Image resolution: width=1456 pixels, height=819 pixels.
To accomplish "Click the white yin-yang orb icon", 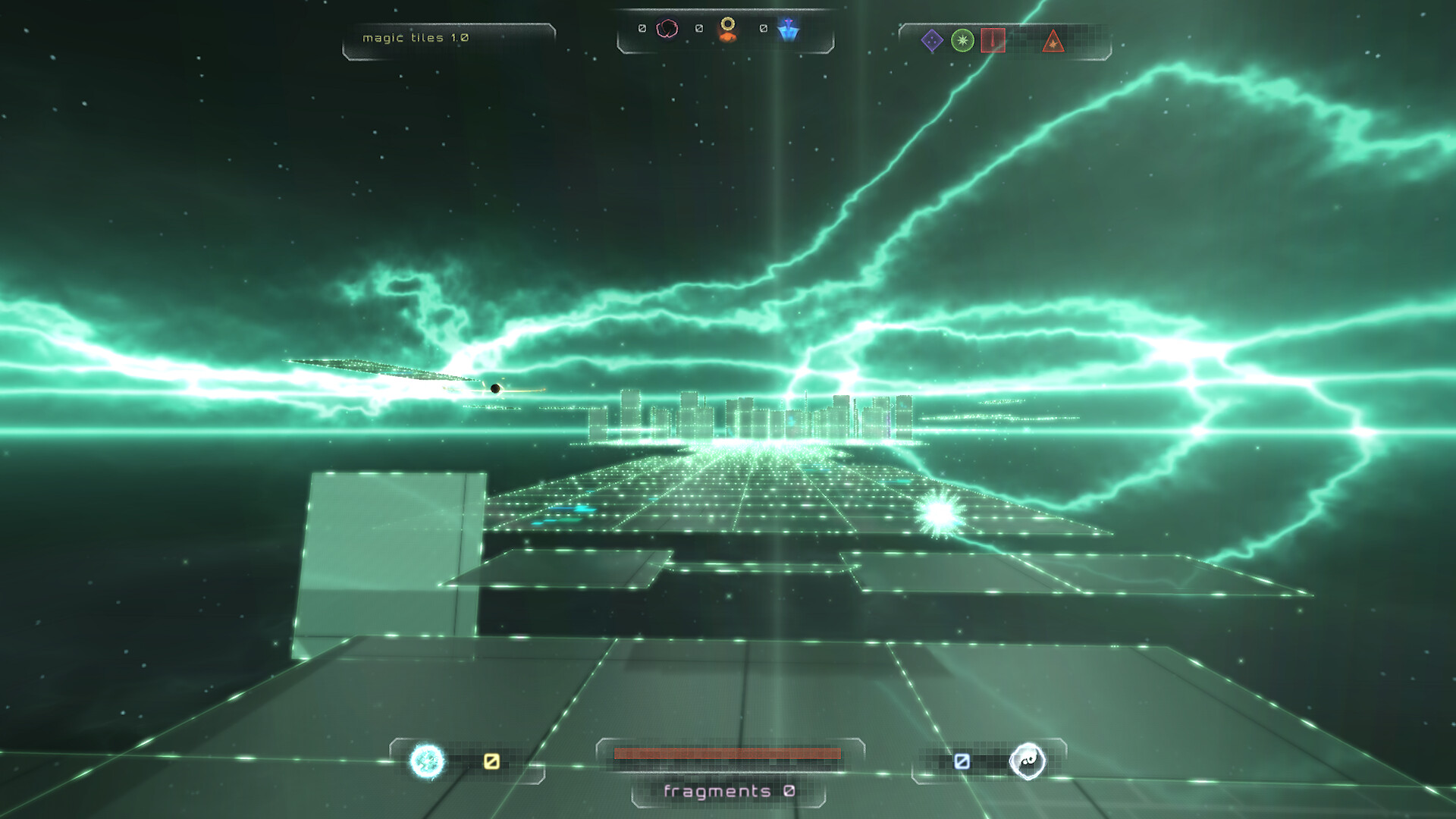I will 1028,761.
